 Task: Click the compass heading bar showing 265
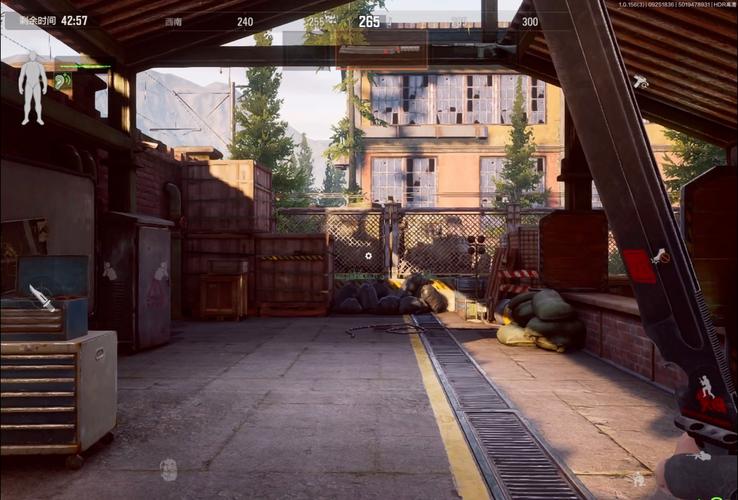pyautogui.click(x=369, y=21)
